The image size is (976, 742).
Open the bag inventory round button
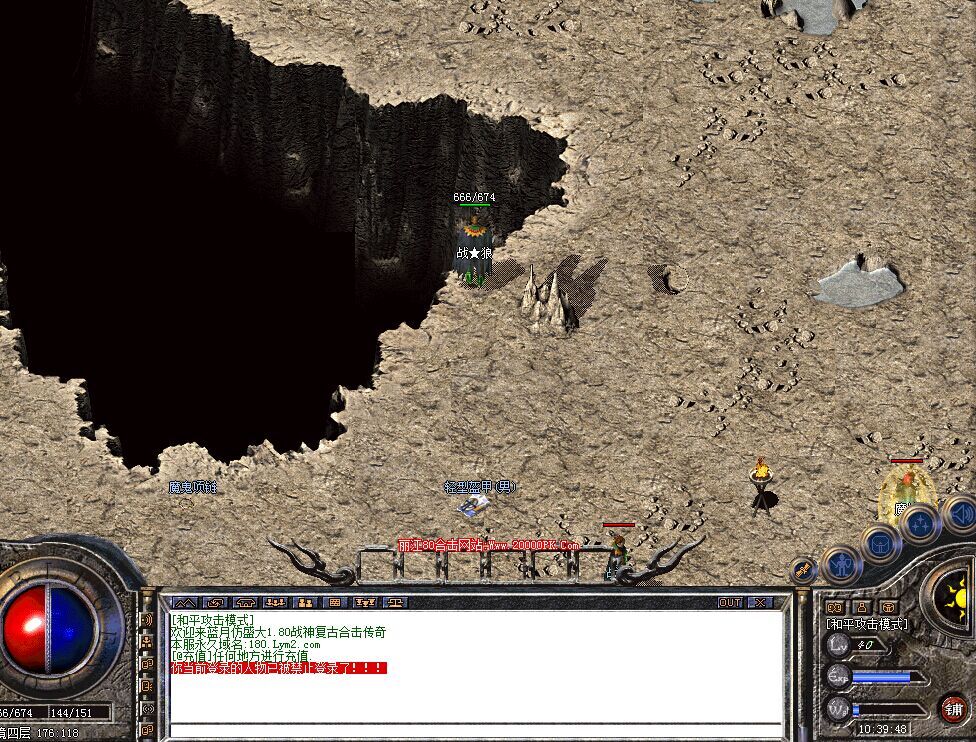point(881,544)
